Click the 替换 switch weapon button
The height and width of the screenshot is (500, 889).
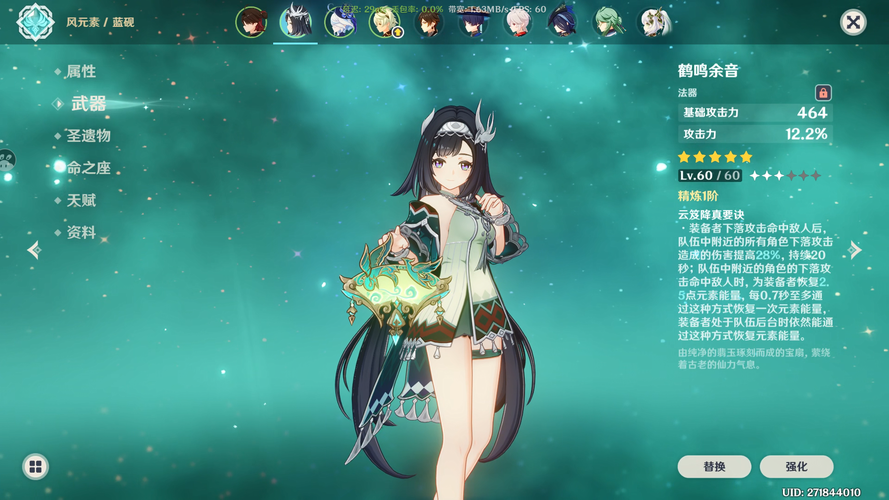[x=714, y=466]
